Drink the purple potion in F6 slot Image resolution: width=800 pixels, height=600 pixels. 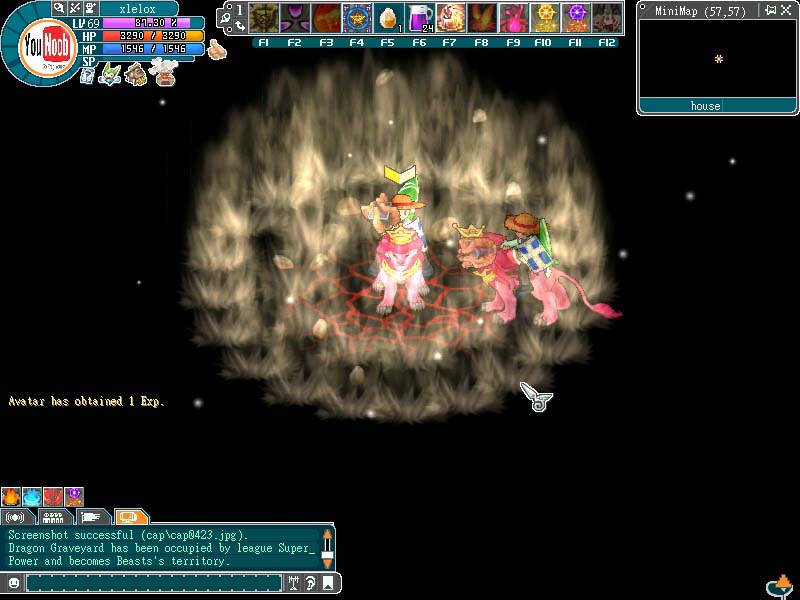[x=421, y=18]
